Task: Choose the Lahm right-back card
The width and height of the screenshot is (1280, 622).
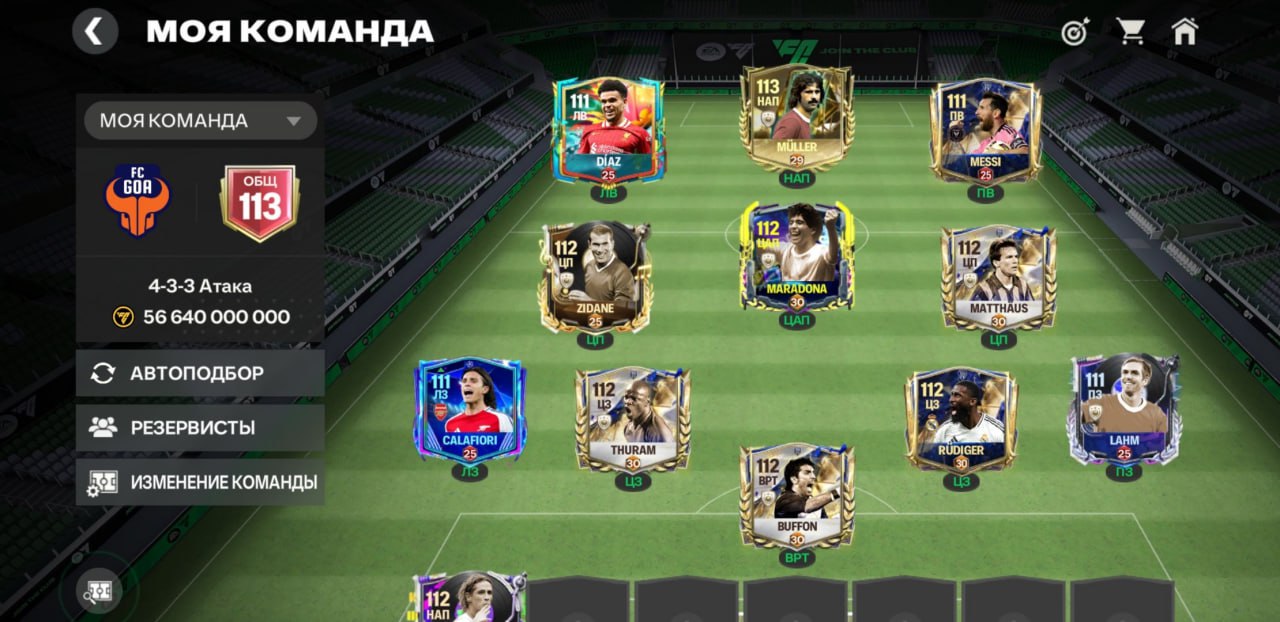Action: click(1124, 408)
